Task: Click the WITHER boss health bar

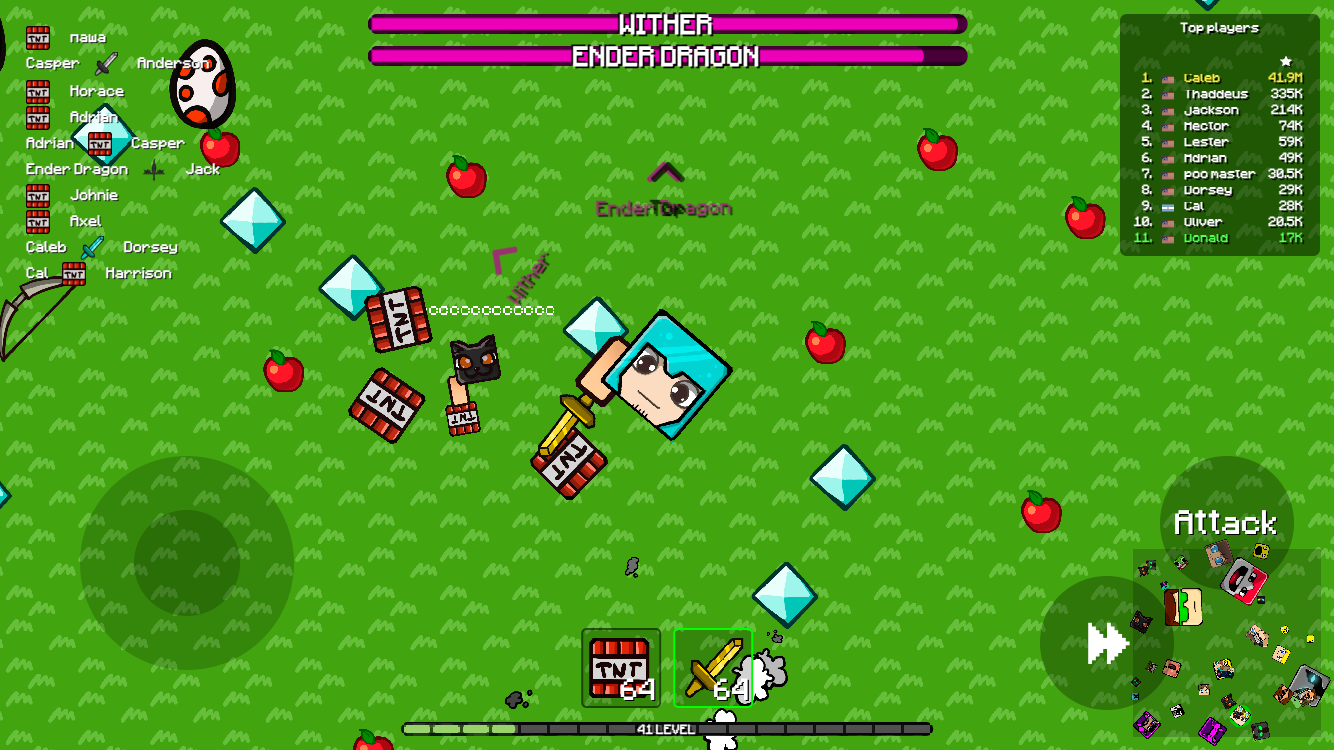Action: click(x=665, y=24)
